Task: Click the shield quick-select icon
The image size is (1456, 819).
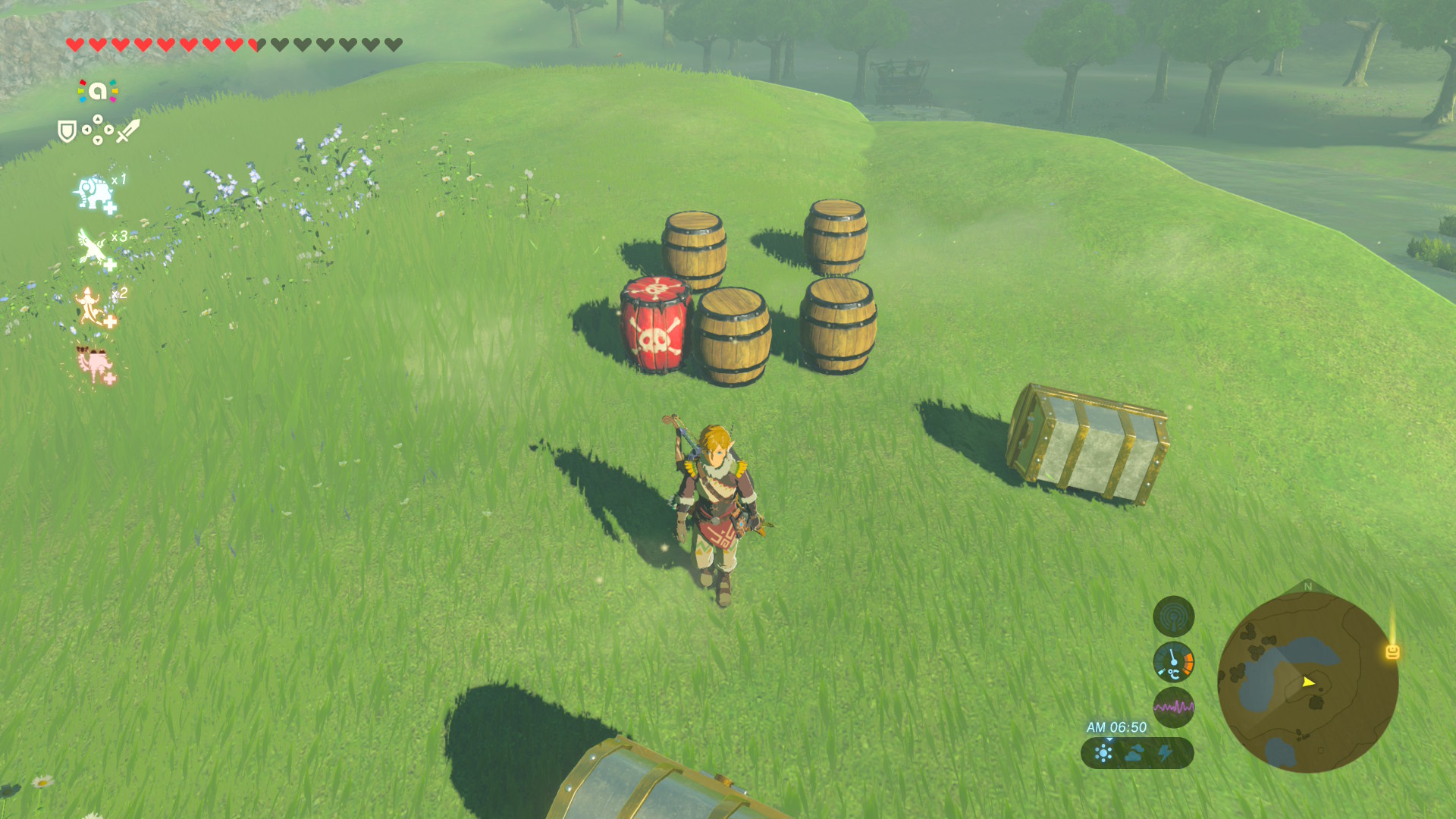Action: click(67, 131)
